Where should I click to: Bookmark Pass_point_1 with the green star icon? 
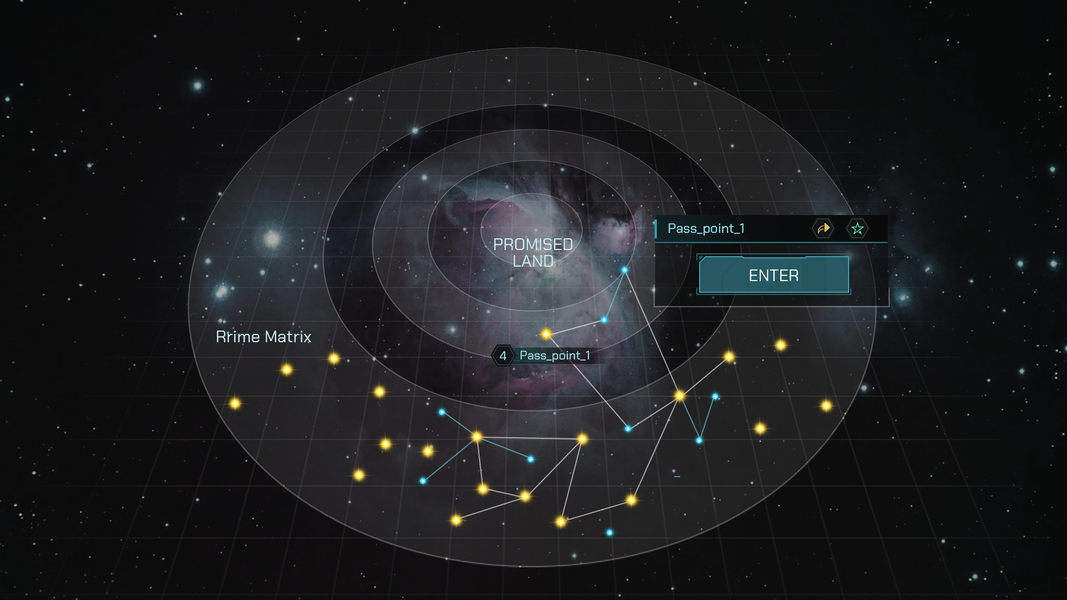pyautogui.click(x=857, y=229)
